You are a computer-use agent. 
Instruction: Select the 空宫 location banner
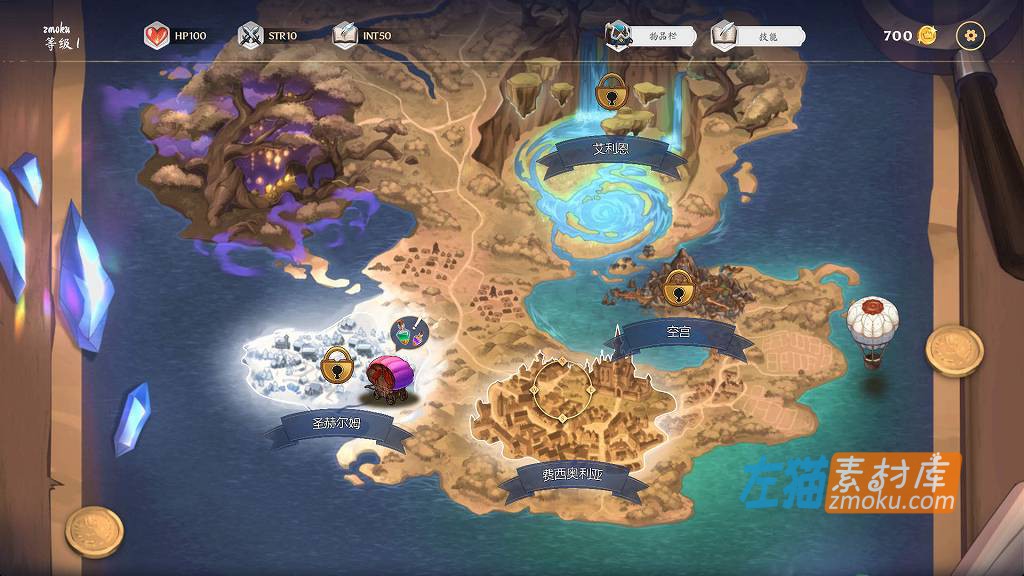tap(678, 332)
